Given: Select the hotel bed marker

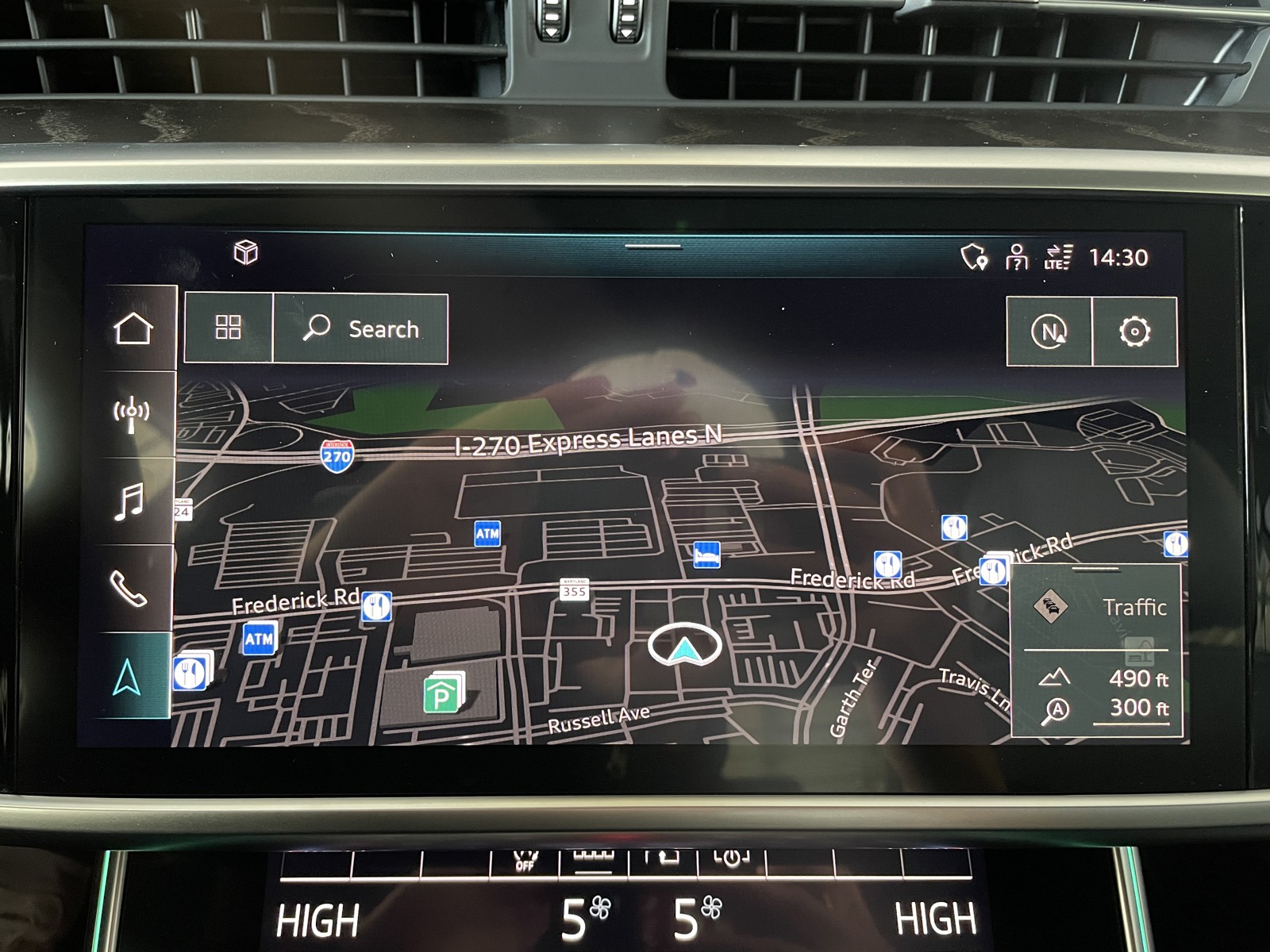Looking at the screenshot, I should [706, 555].
